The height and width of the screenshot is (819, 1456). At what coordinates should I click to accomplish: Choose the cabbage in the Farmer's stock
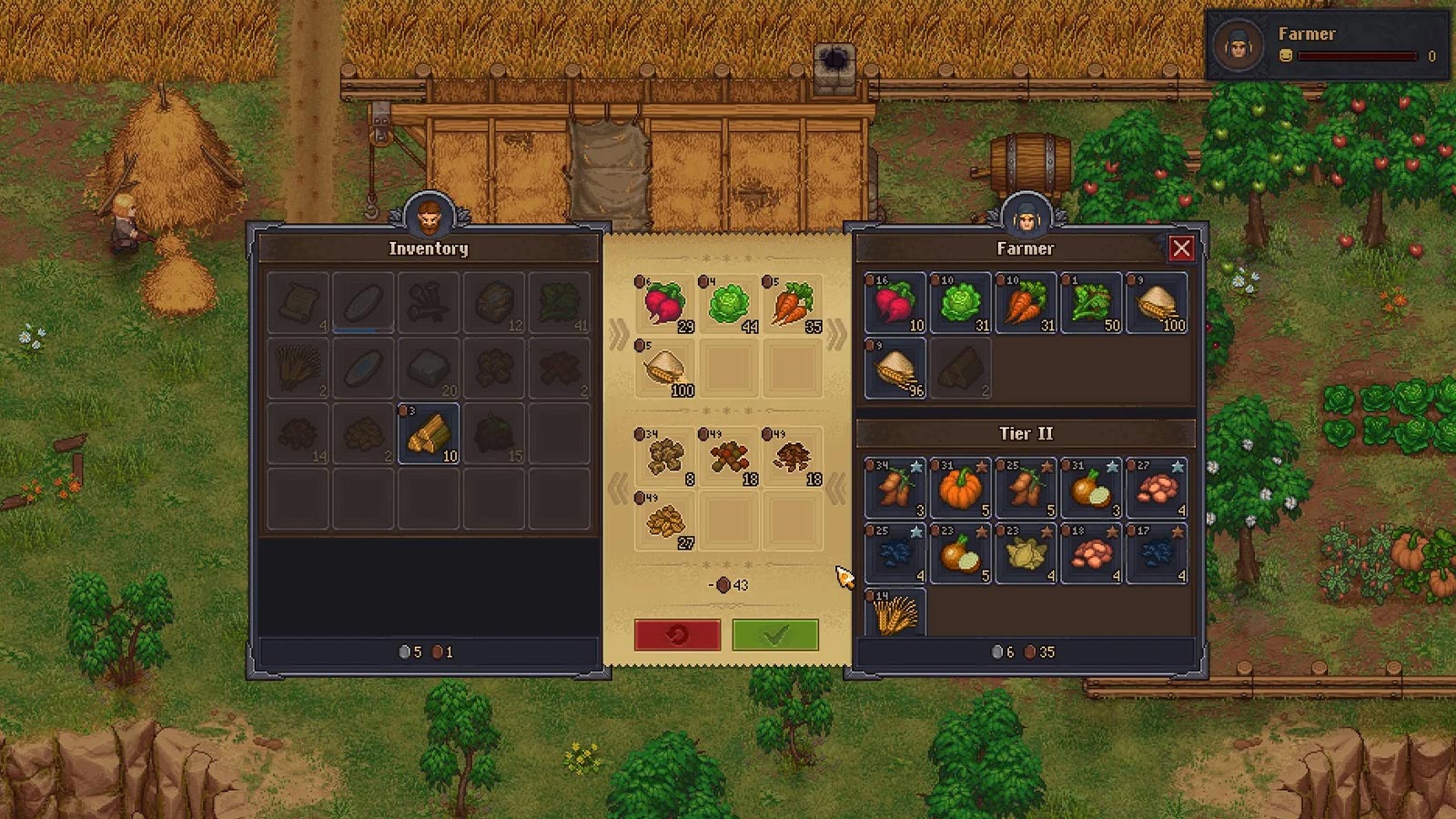[960, 303]
